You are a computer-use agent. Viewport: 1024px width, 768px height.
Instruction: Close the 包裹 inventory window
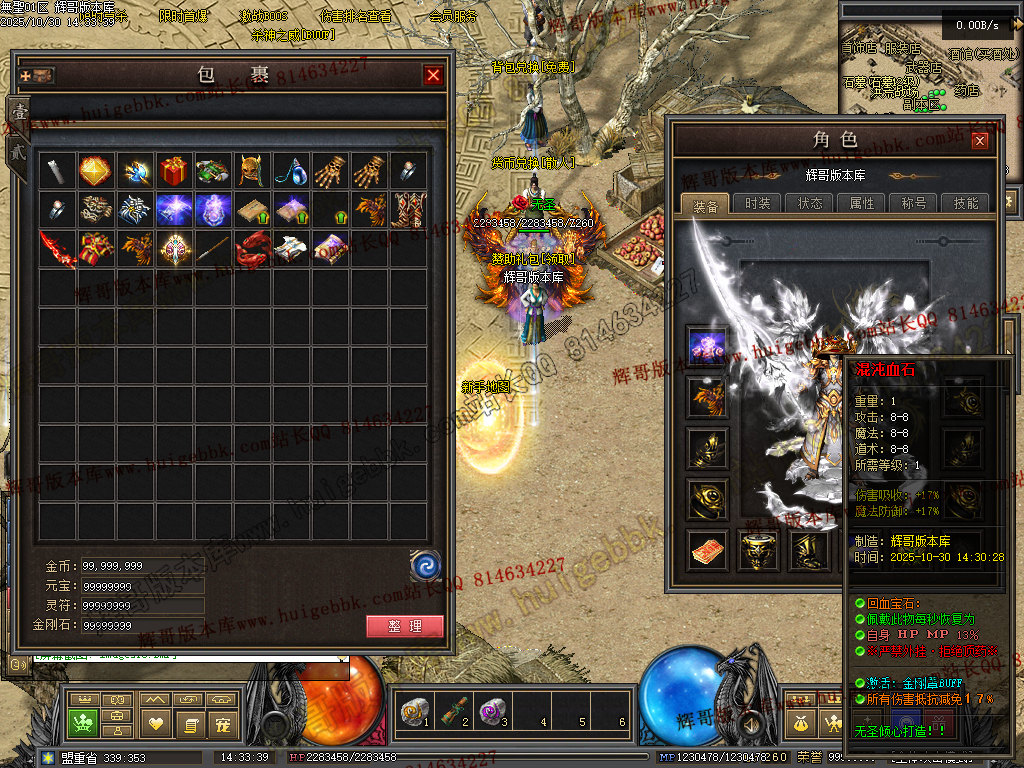(433, 75)
